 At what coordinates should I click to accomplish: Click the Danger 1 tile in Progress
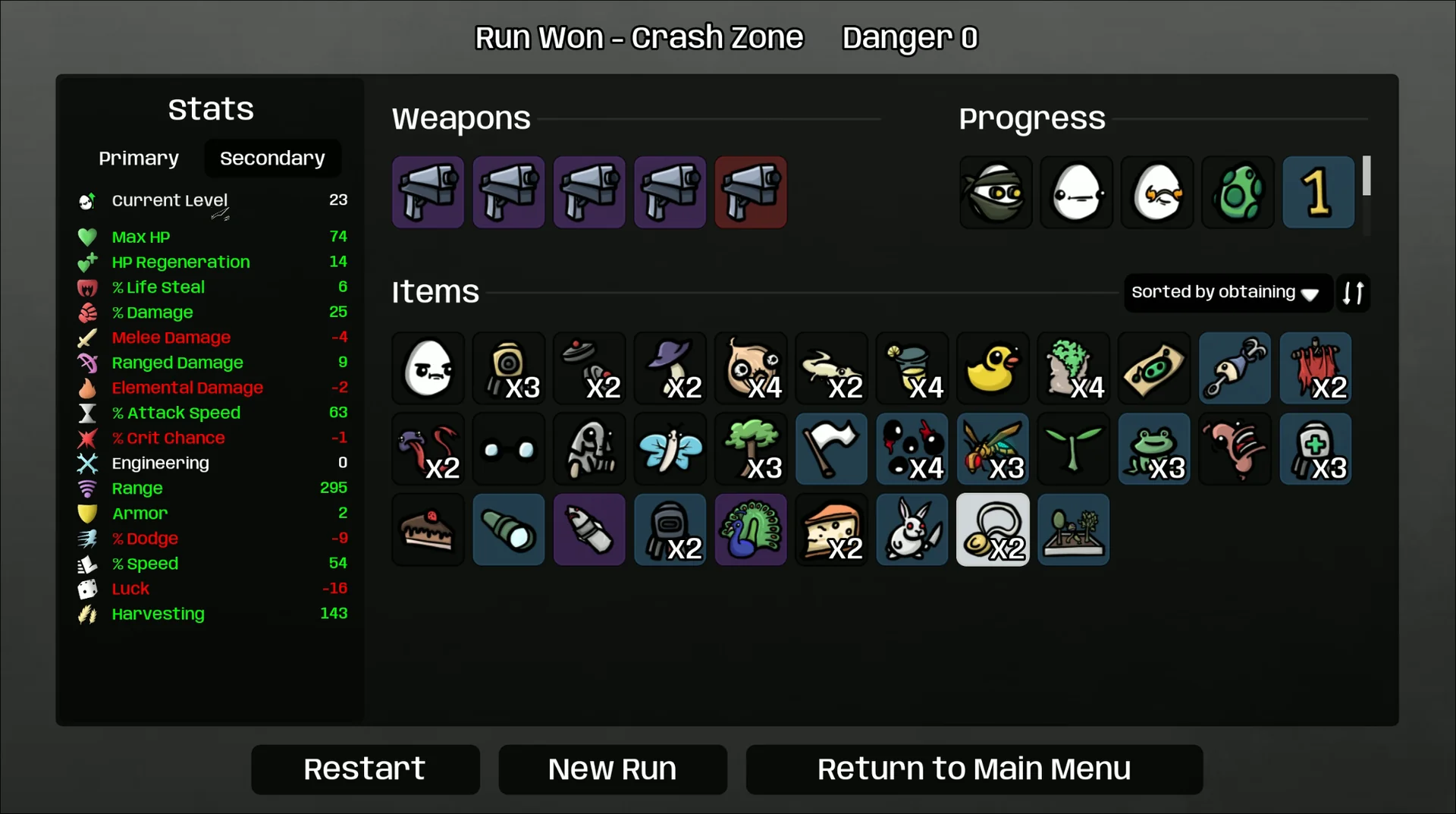tap(1317, 192)
